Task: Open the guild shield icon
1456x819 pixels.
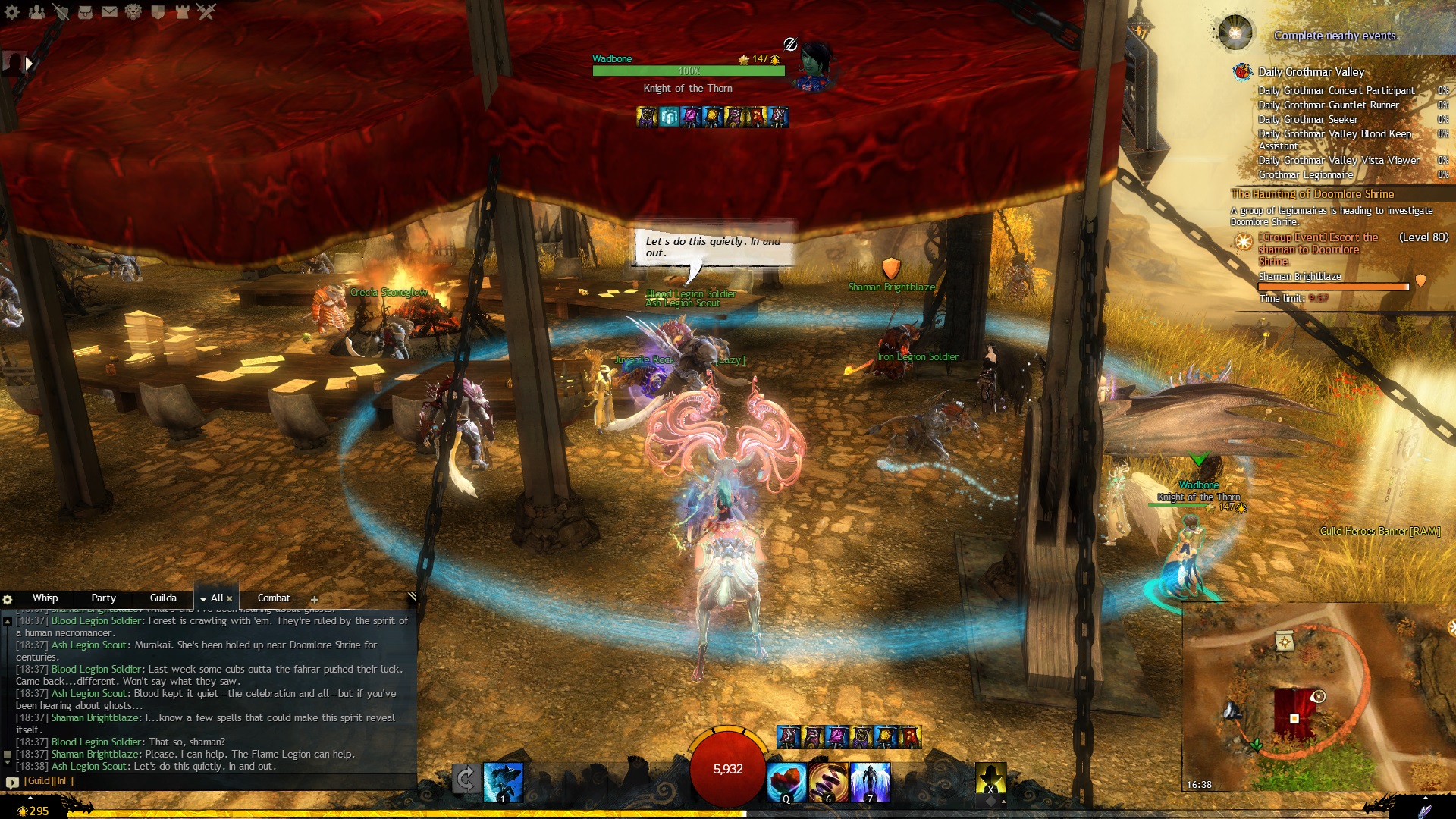Action: [158, 11]
